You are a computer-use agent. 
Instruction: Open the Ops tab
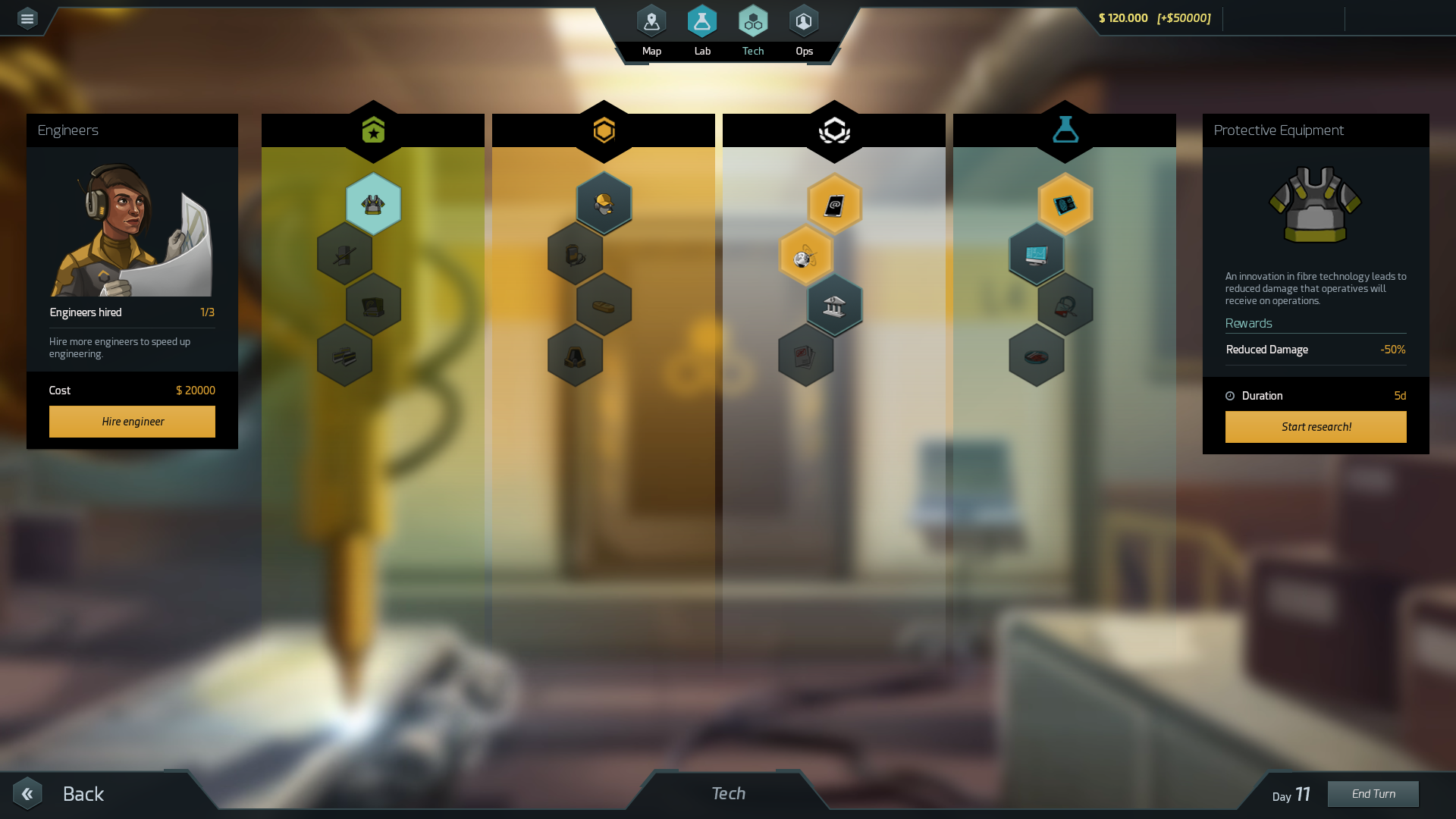click(x=804, y=21)
